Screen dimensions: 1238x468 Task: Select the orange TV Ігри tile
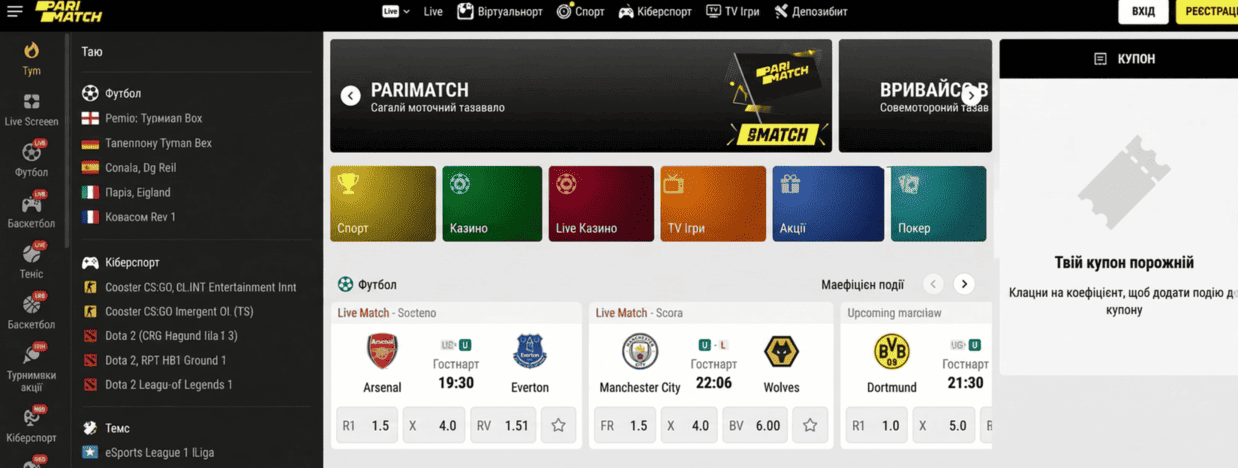point(712,204)
